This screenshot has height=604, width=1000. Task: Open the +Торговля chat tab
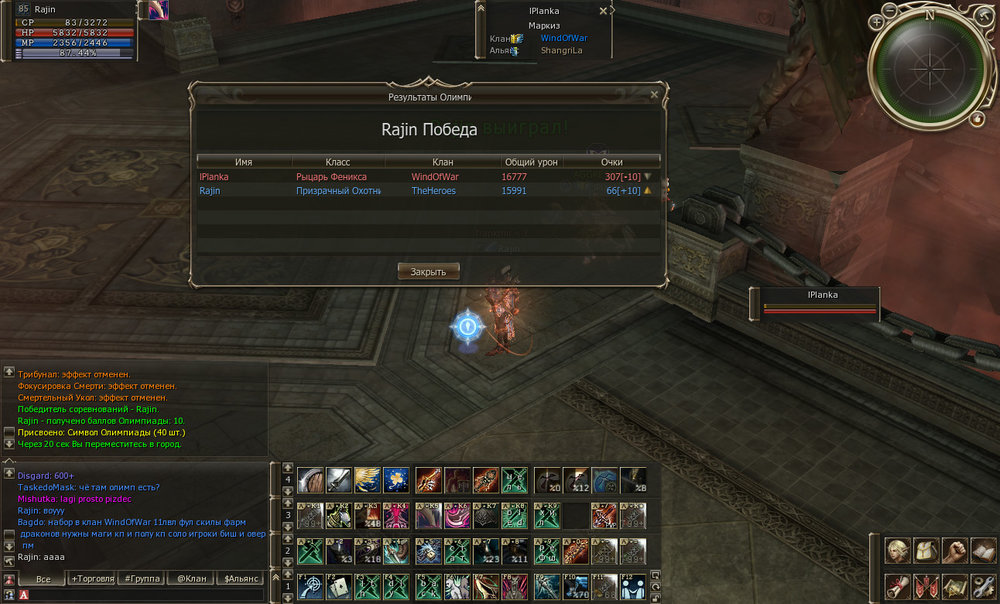pyautogui.click(x=92, y=579)
